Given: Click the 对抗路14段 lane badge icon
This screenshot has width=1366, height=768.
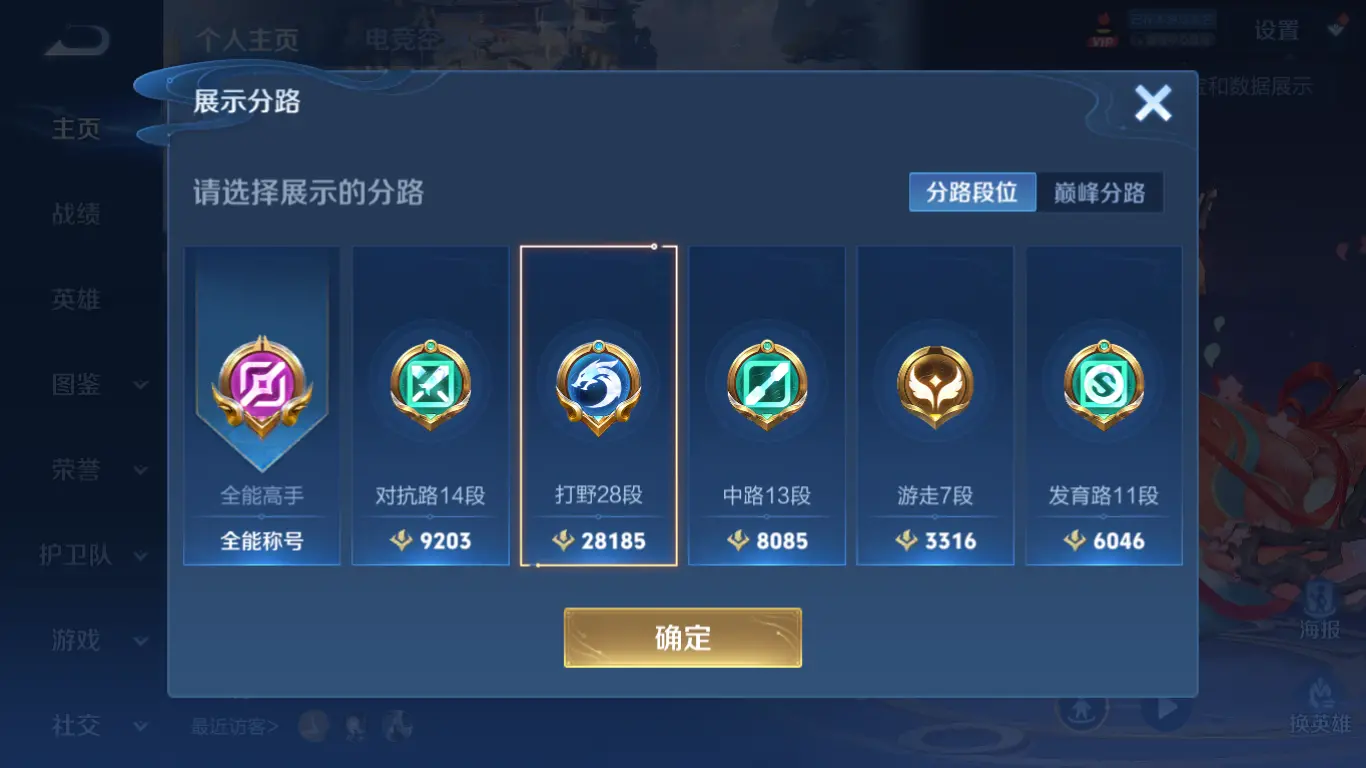Looking at the screenshot, I should 430,385.
